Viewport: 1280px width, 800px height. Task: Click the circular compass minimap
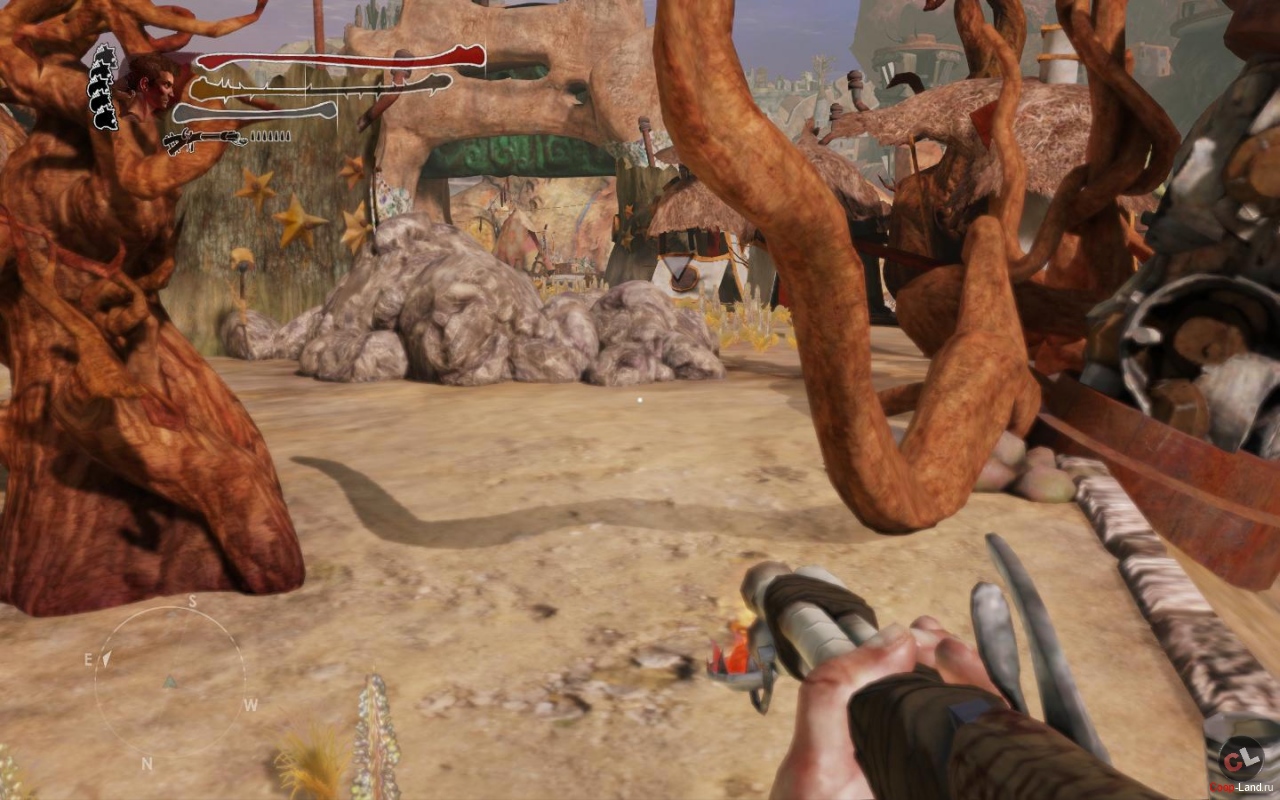click(169, 681)
